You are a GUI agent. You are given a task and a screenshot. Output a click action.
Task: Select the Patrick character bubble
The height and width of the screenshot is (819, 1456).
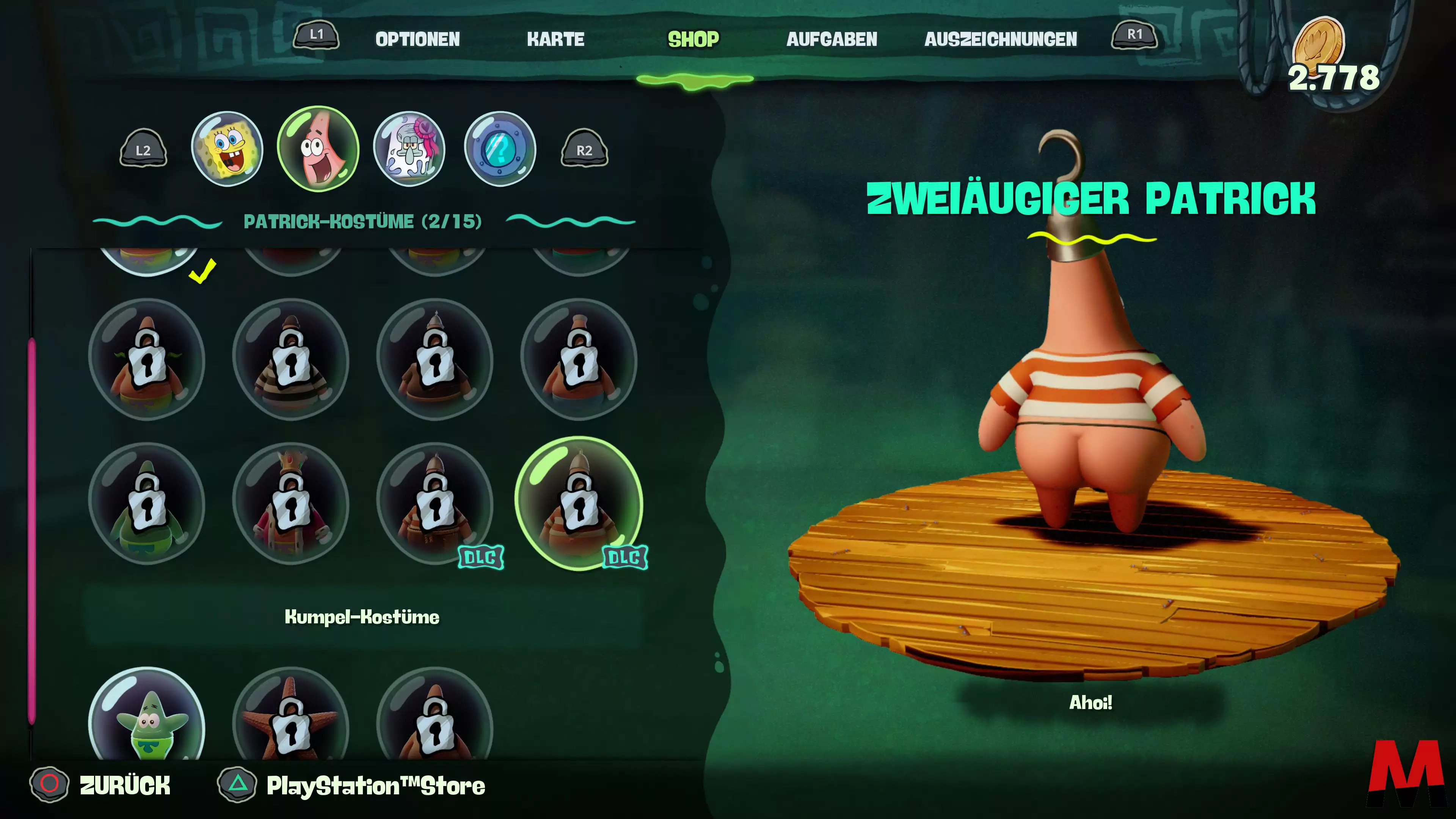click(318, 149)
